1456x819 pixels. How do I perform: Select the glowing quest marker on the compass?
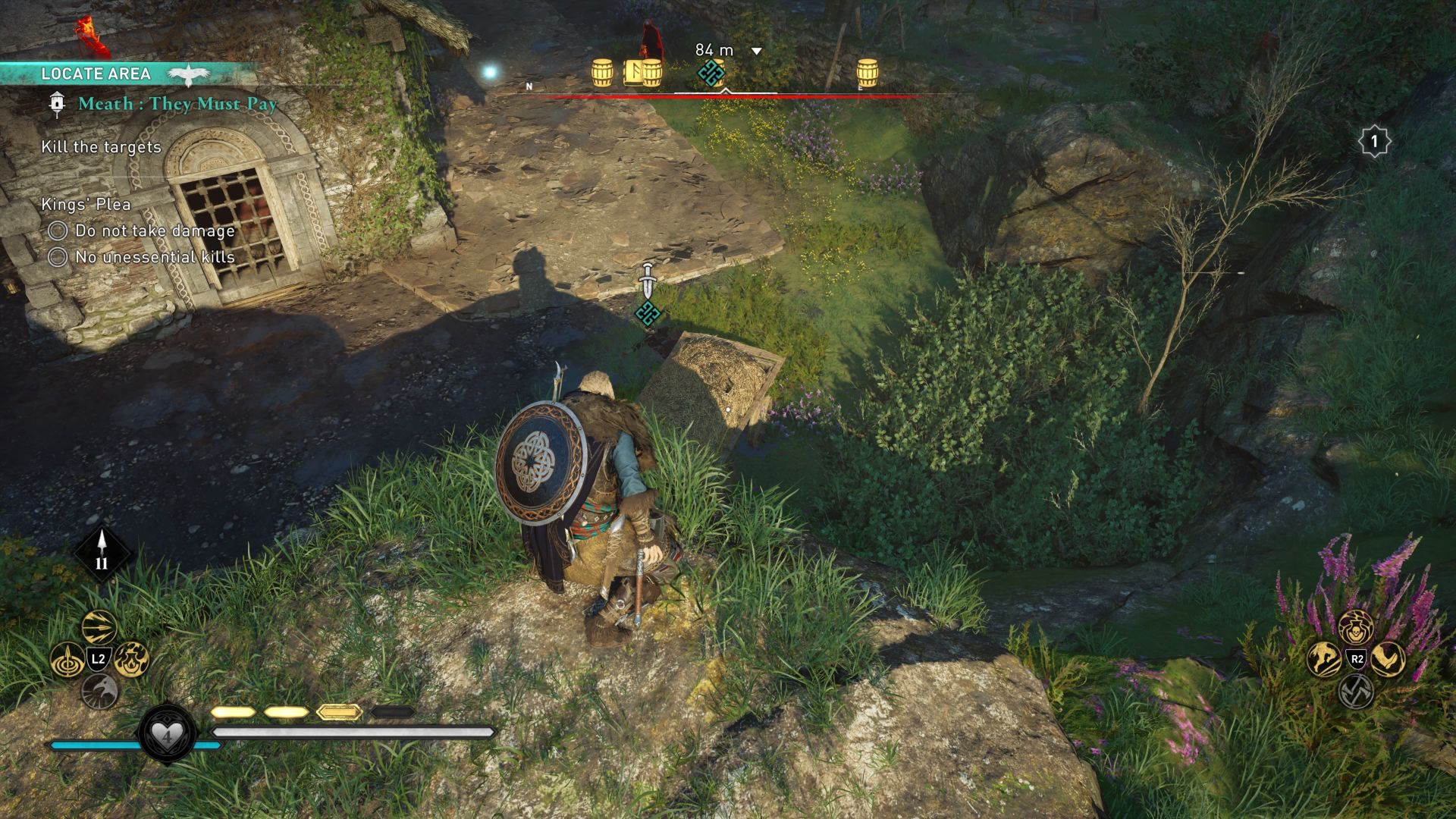[x=711, y=74]
